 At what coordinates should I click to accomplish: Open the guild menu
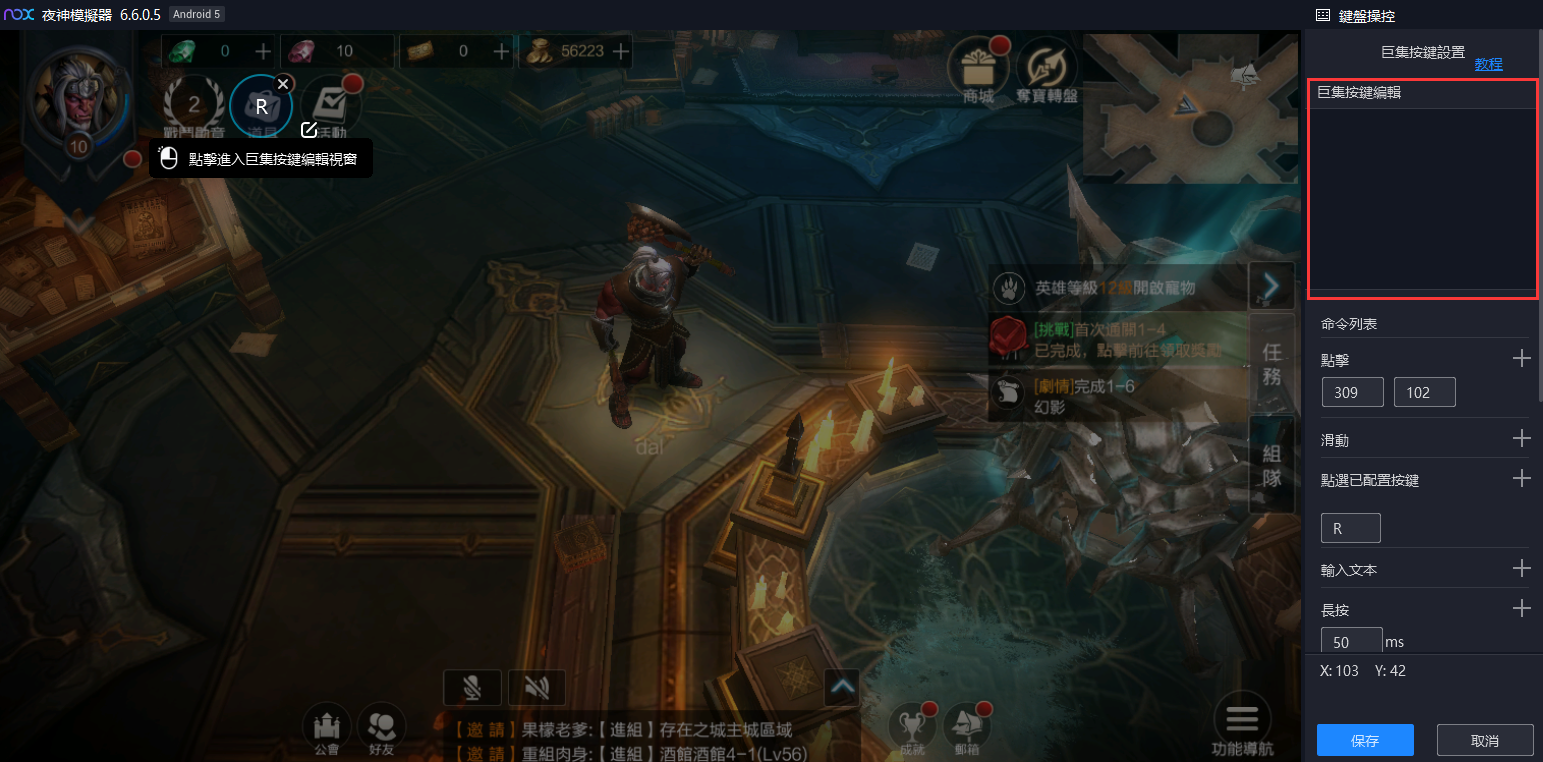click(327, 728)
